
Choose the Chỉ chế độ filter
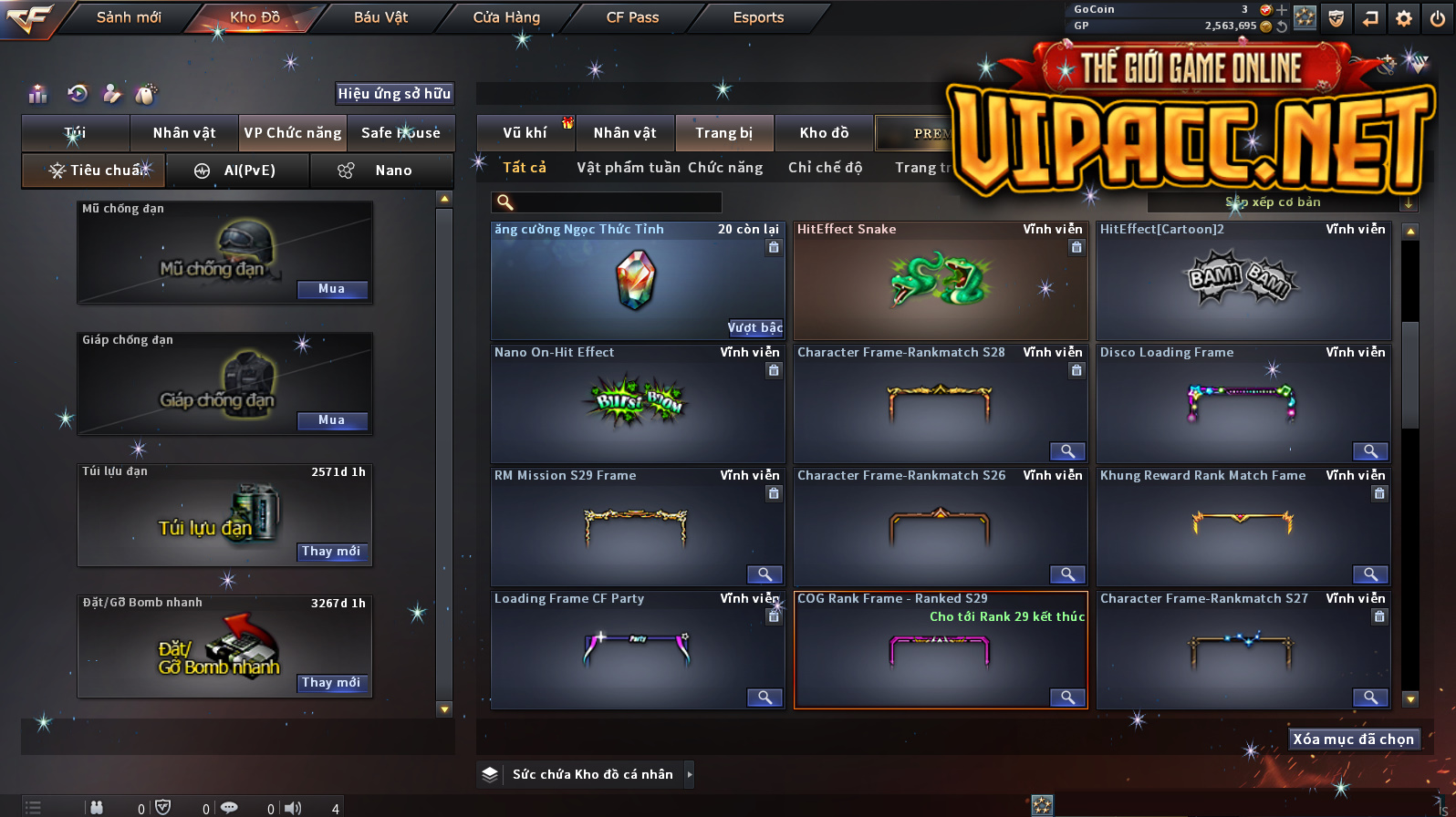point(825,168)
